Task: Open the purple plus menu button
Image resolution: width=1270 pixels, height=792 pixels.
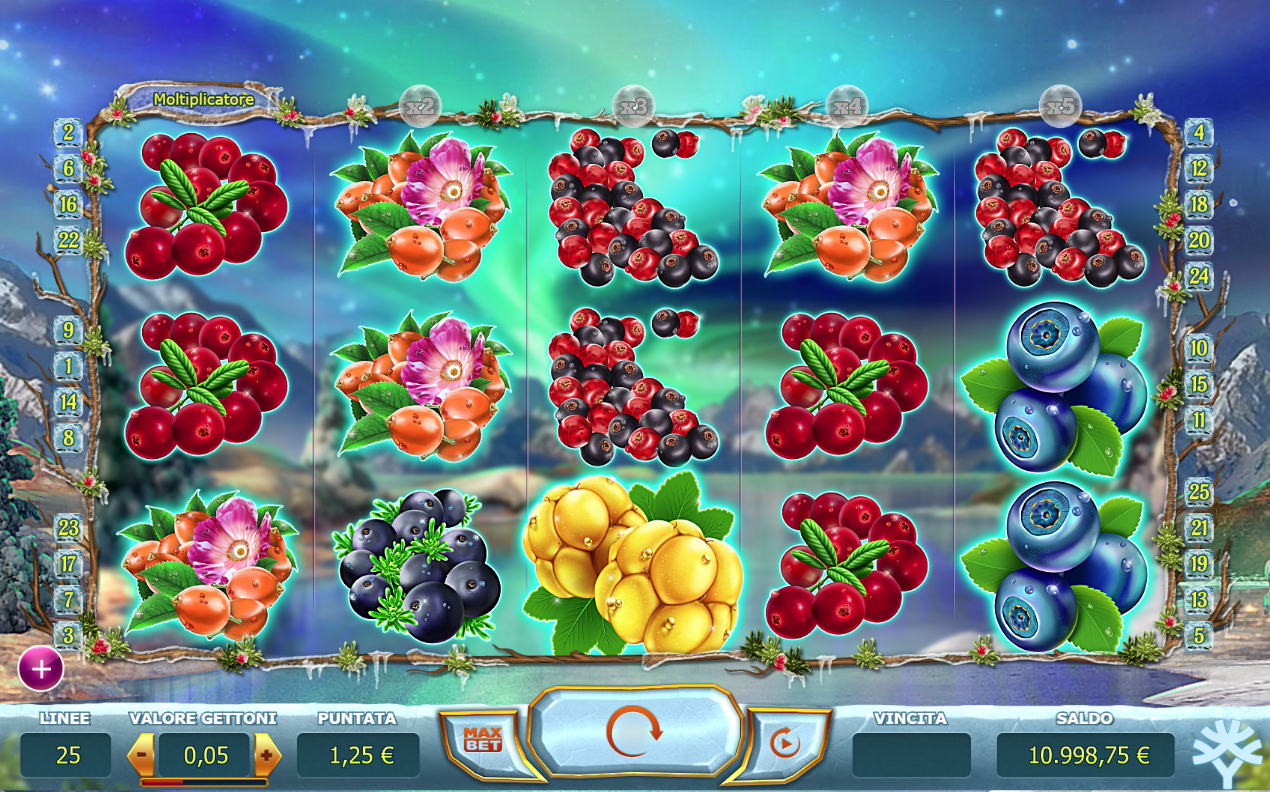Action: coord(41,669)
